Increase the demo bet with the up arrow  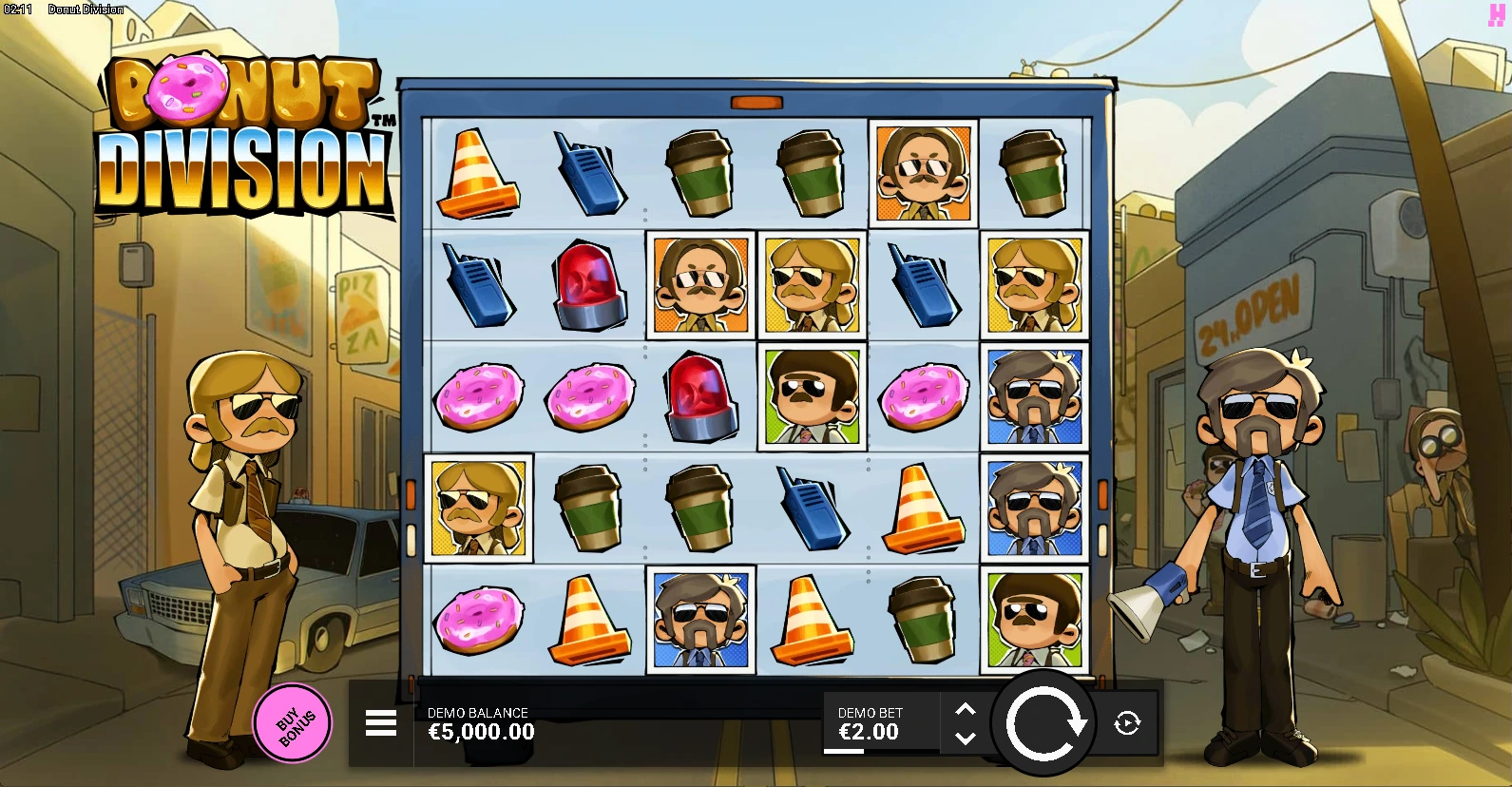click(965, 710)
